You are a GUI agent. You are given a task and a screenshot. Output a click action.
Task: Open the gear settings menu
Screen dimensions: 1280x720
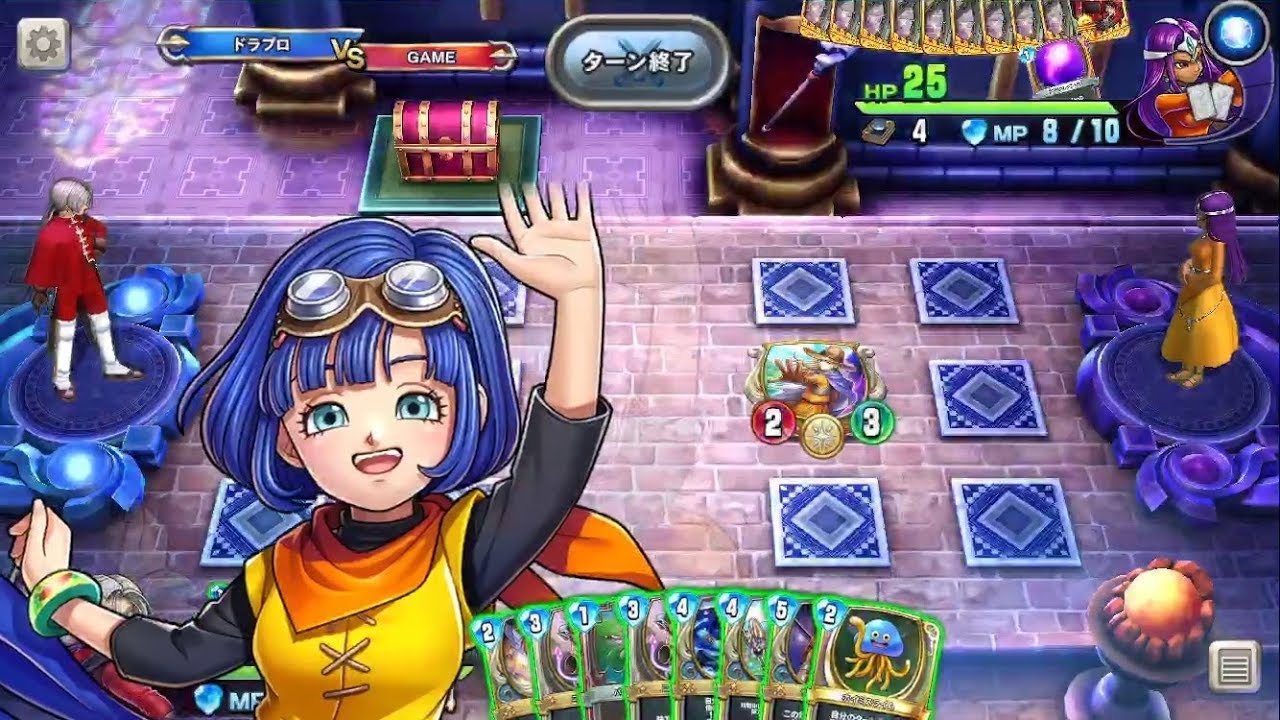[43, 43]
